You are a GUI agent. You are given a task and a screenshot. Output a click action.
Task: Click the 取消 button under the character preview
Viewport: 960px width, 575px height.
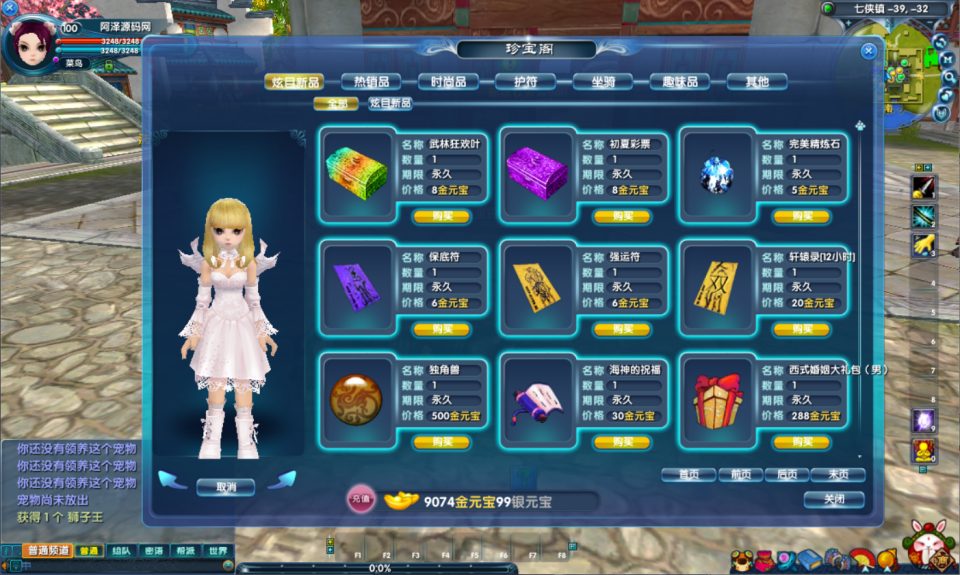pos(225,487)
